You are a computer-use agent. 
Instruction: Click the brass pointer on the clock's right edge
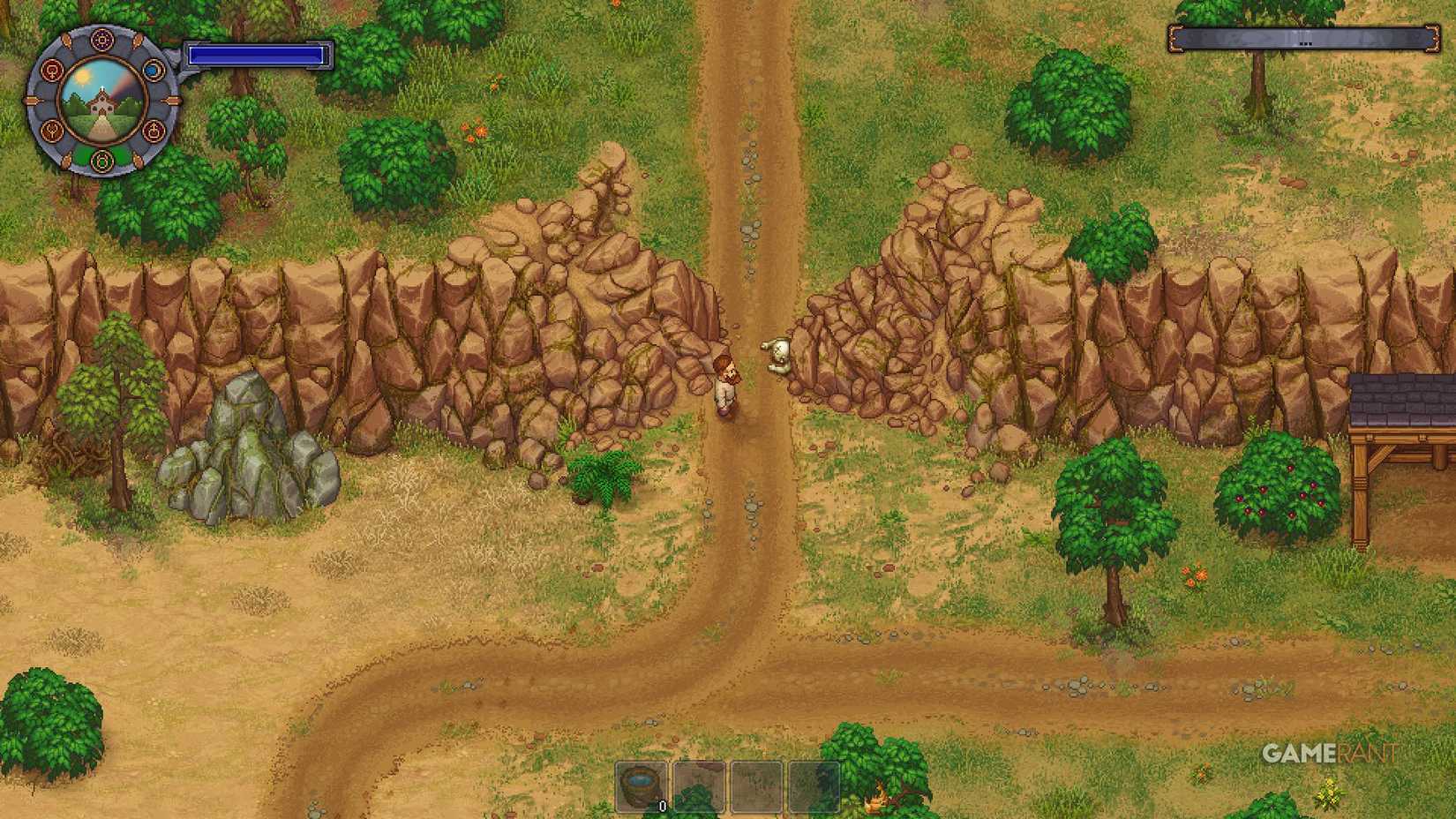[171, 101]
